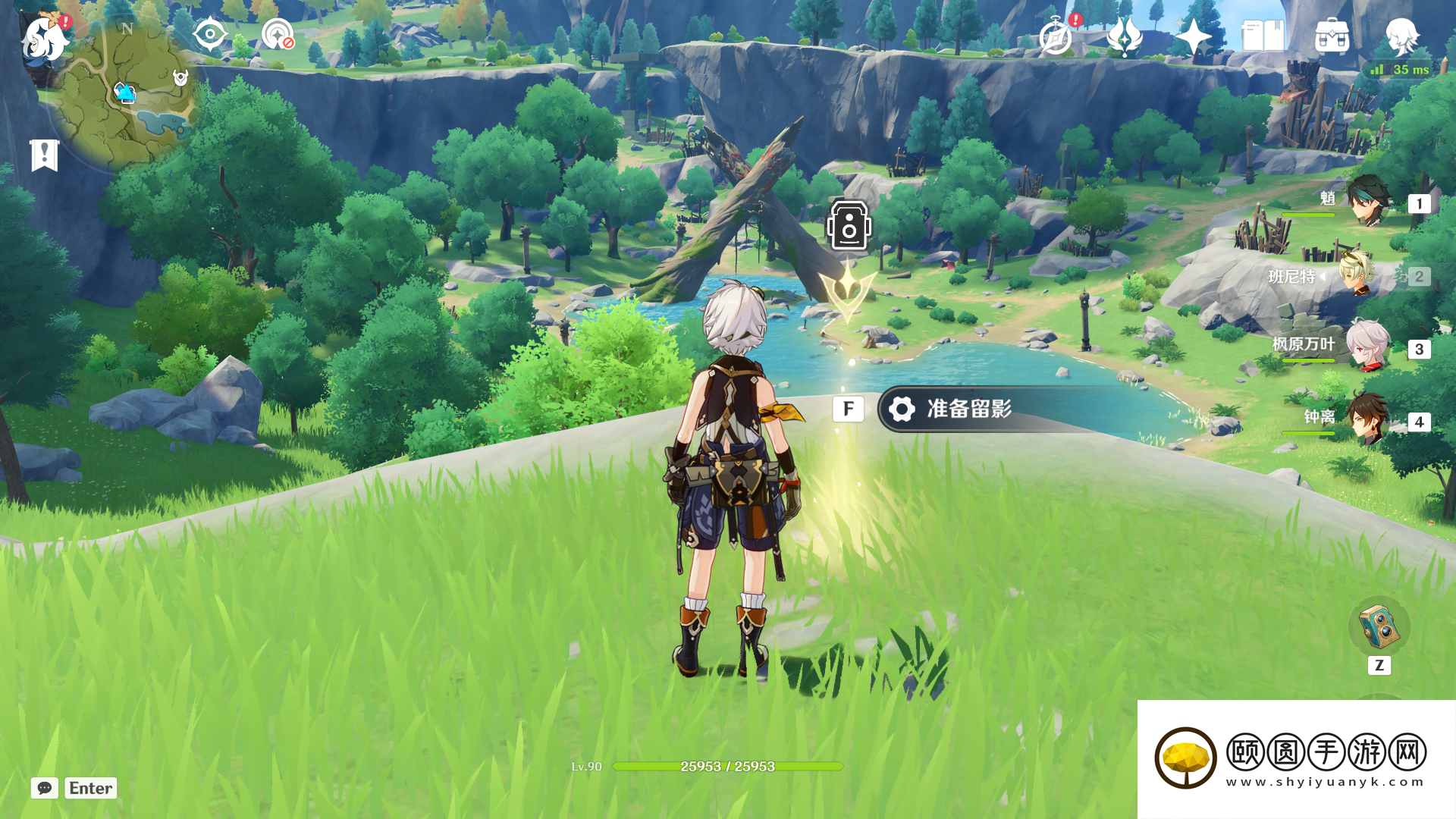1456x819 pixels.
Task: Open the battle pass icon
Action: (x=1125, y=36)
